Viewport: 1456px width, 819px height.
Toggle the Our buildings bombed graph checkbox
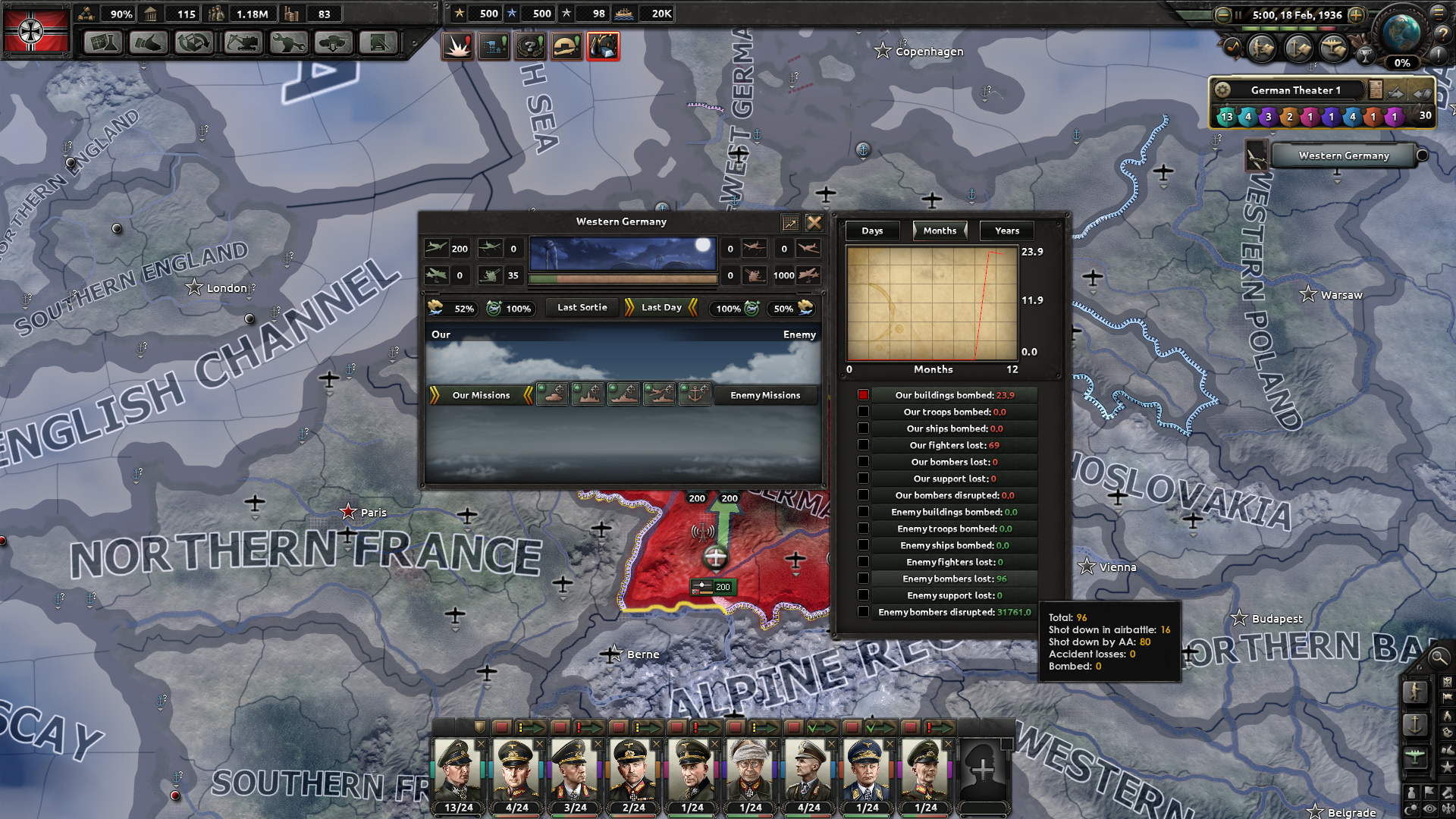(864, 394)
